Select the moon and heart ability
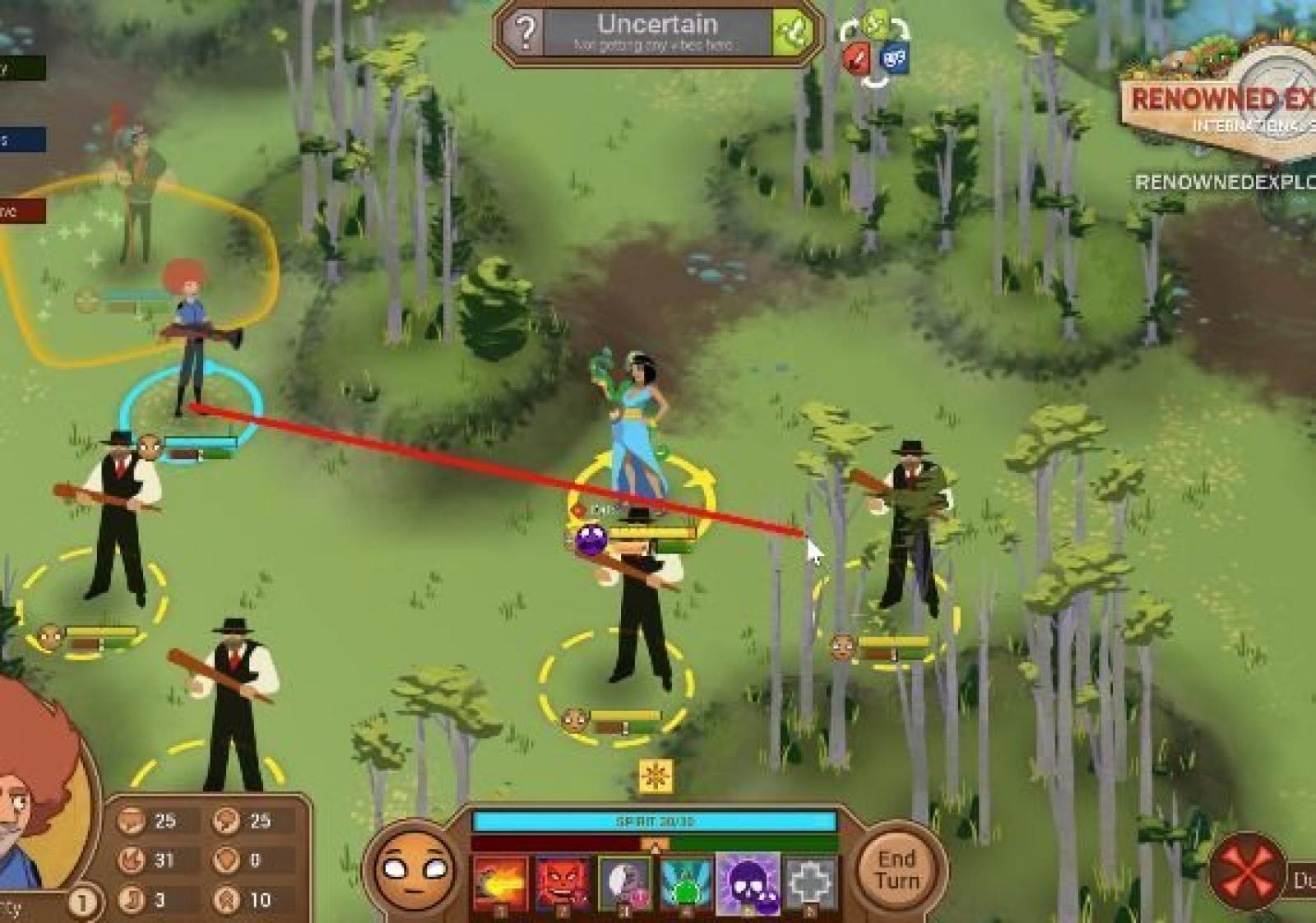Viewport: 1316px width, 923px height. pyautogui.click(x=624, y=884)
